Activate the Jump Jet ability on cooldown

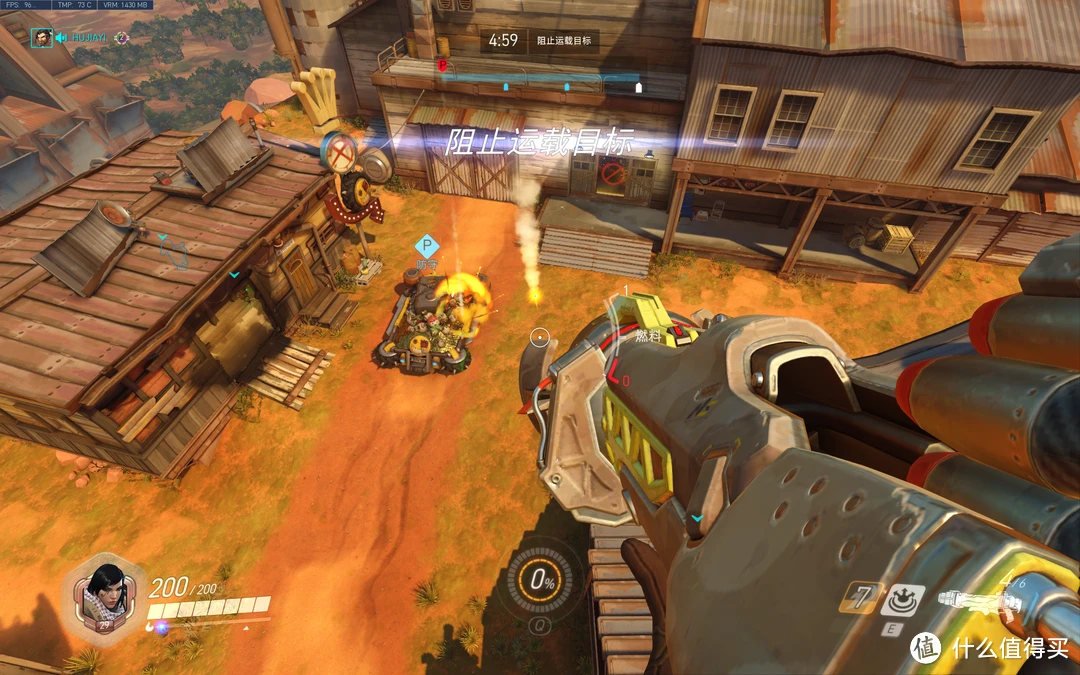(860, 598)
